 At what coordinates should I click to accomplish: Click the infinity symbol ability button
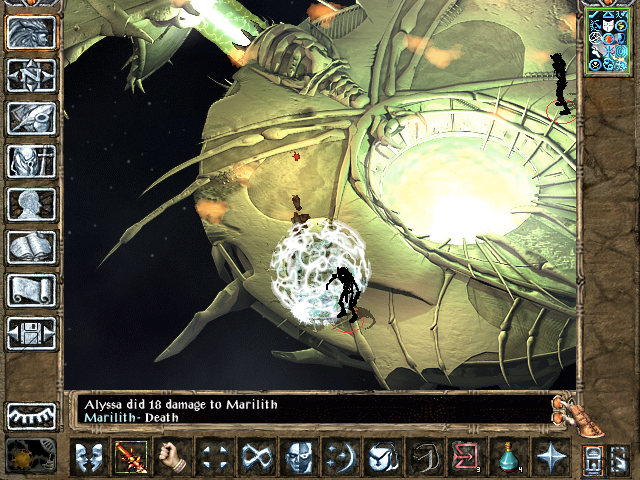coord(258,458)
